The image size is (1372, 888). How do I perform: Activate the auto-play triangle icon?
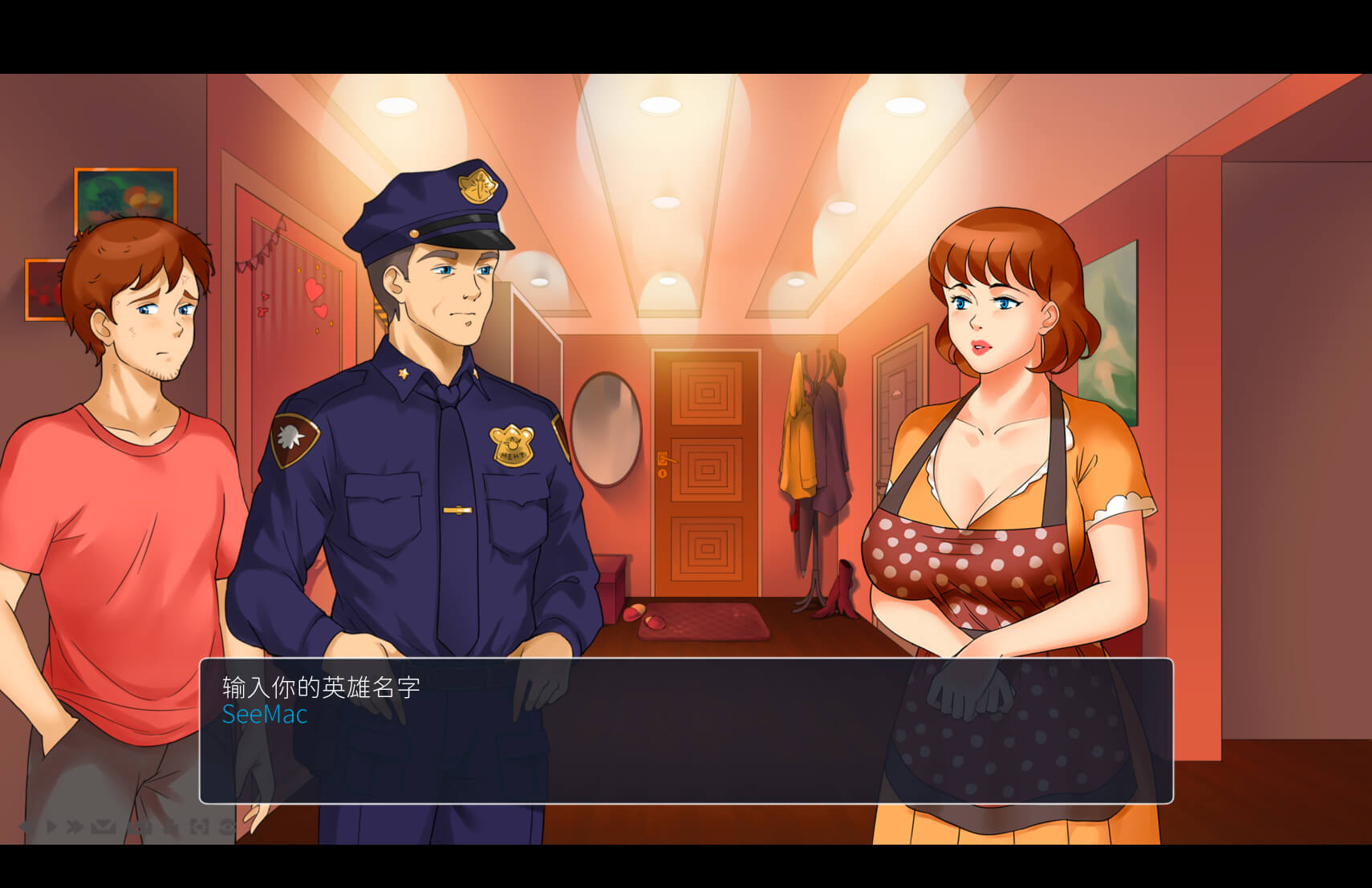click(x=51, y=826)
